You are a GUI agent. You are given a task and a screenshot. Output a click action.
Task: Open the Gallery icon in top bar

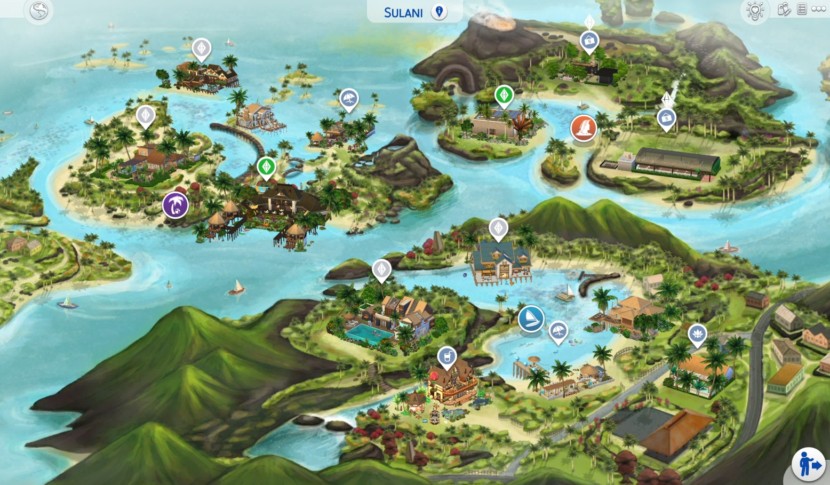coord(784,10)
